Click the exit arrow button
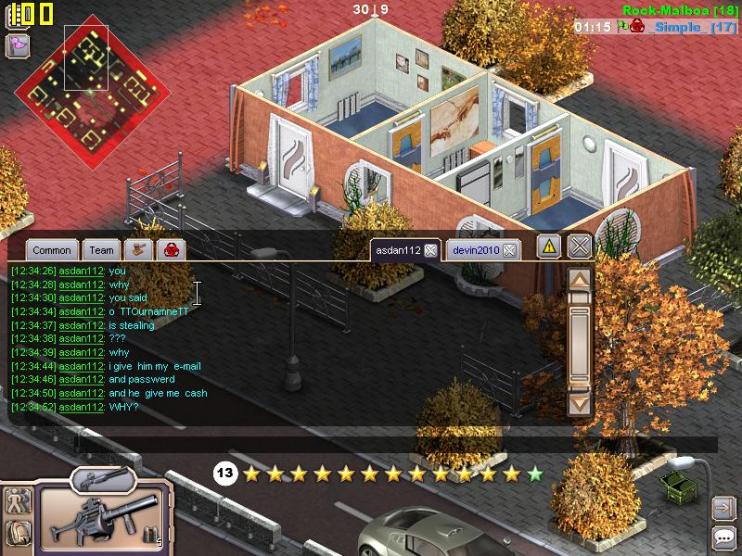The image size is (742, 556). pyautogui.click(x=723, y=509)
